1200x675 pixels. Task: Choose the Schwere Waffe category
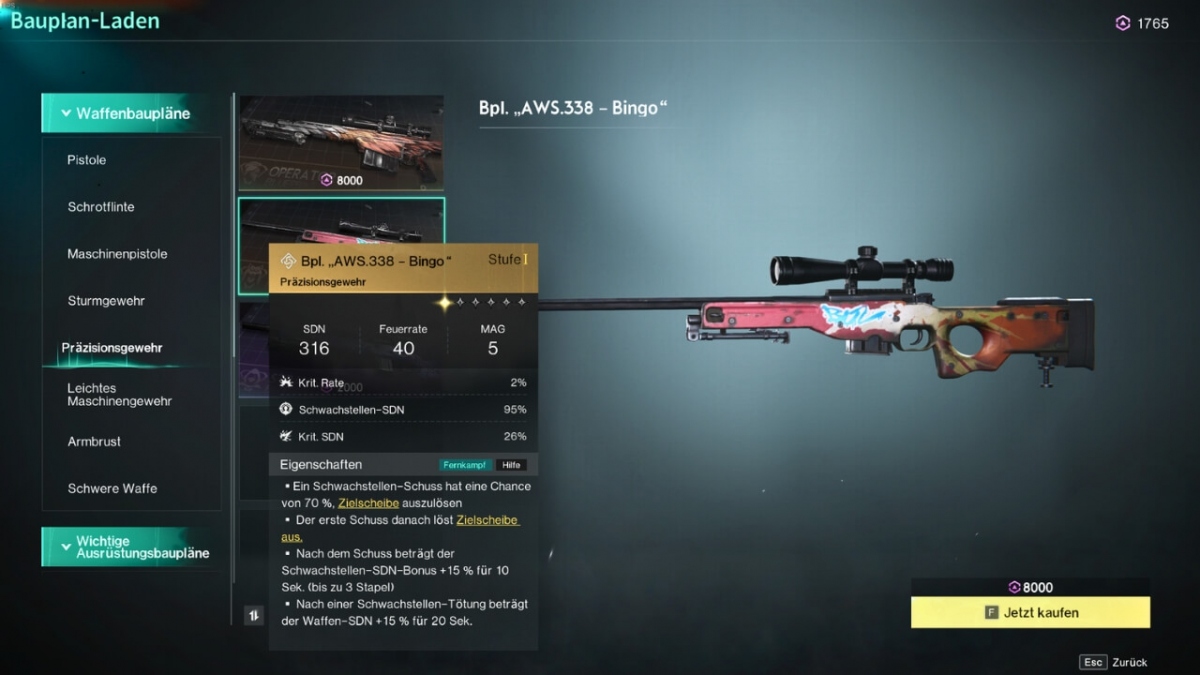(112, 488)
